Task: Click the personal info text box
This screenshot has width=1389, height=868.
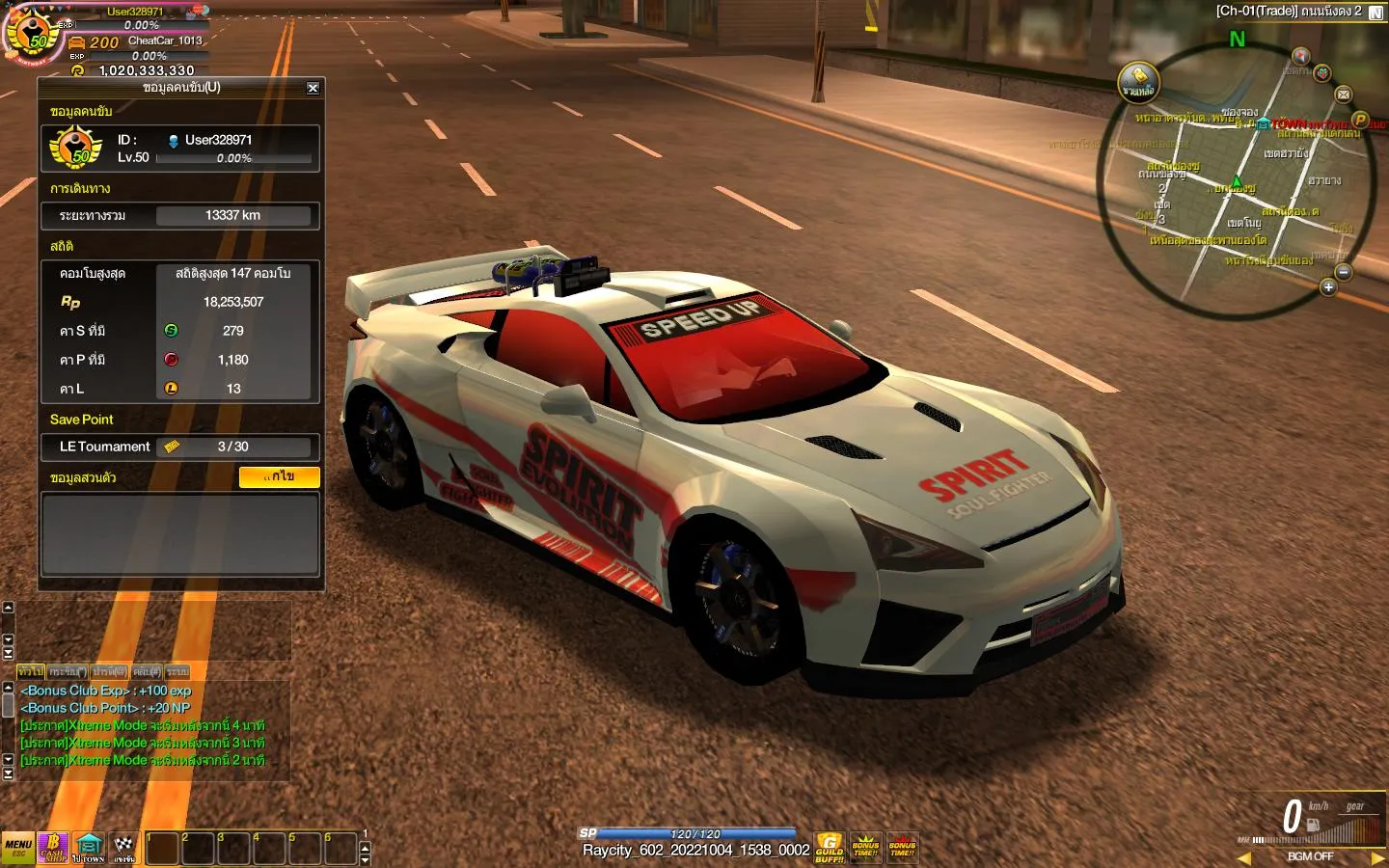Action: (180, 534)
